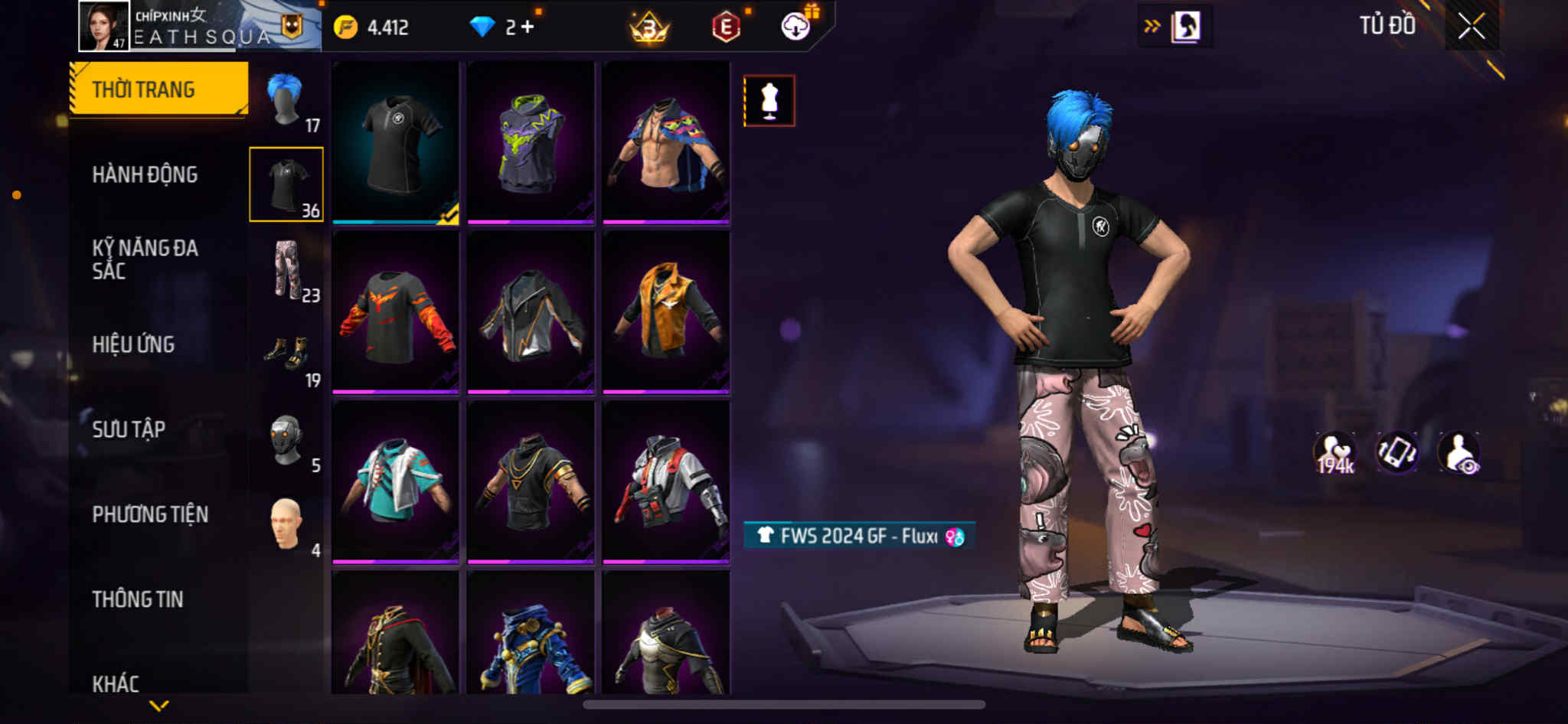Select the pink pants category icon
Viewport: 1568px width, 724px height.
coord(286,269)
